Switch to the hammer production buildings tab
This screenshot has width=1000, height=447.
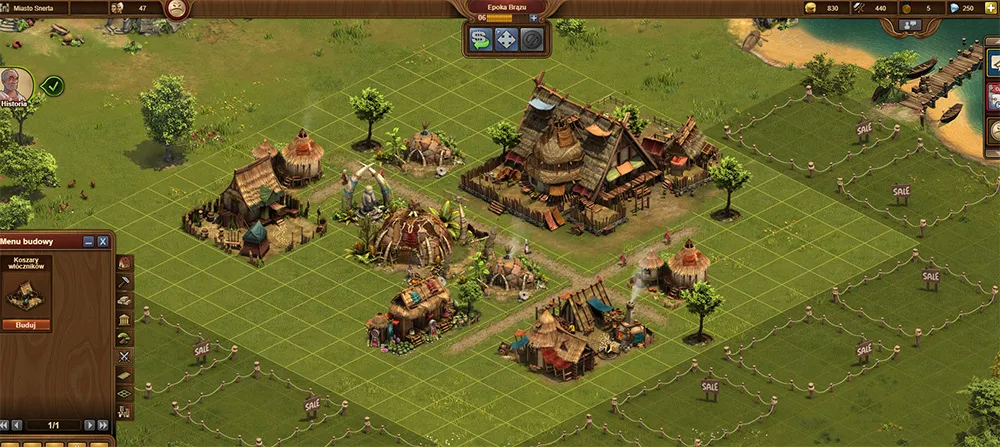point(124,282)
